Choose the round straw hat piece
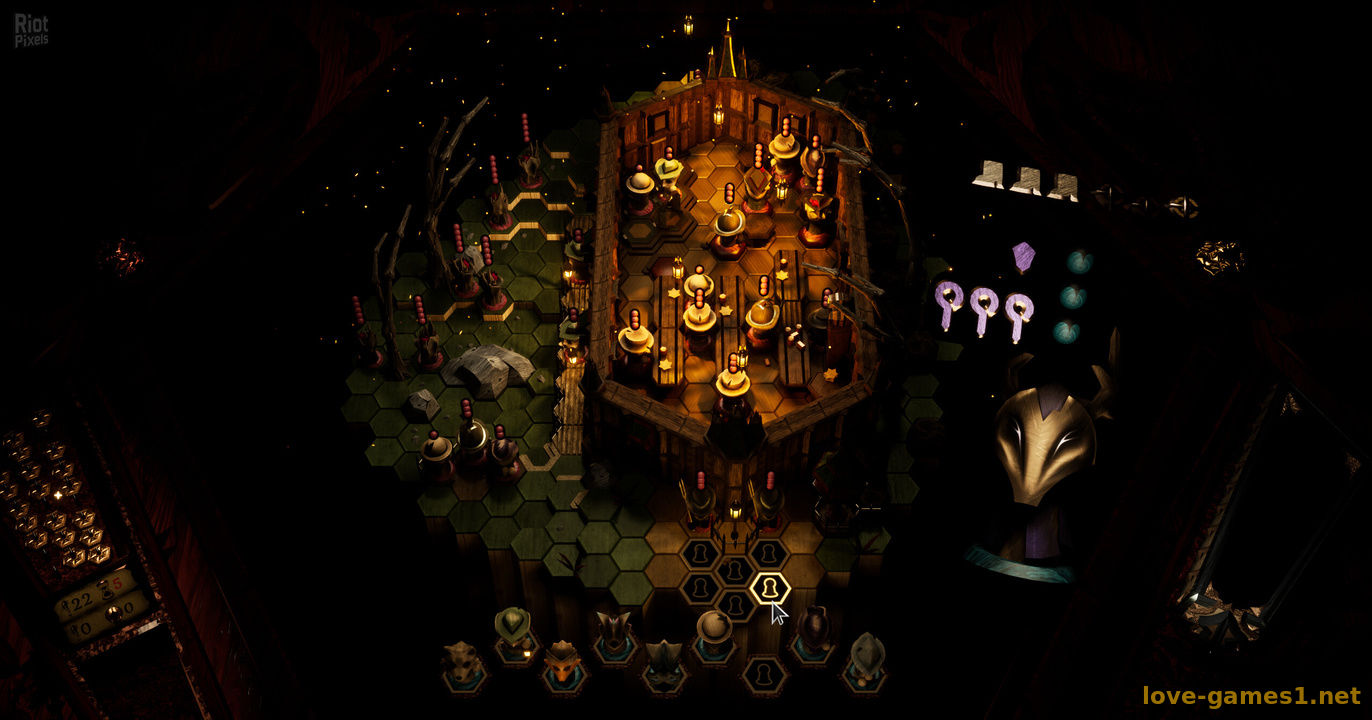 click(x=714, y=632)
